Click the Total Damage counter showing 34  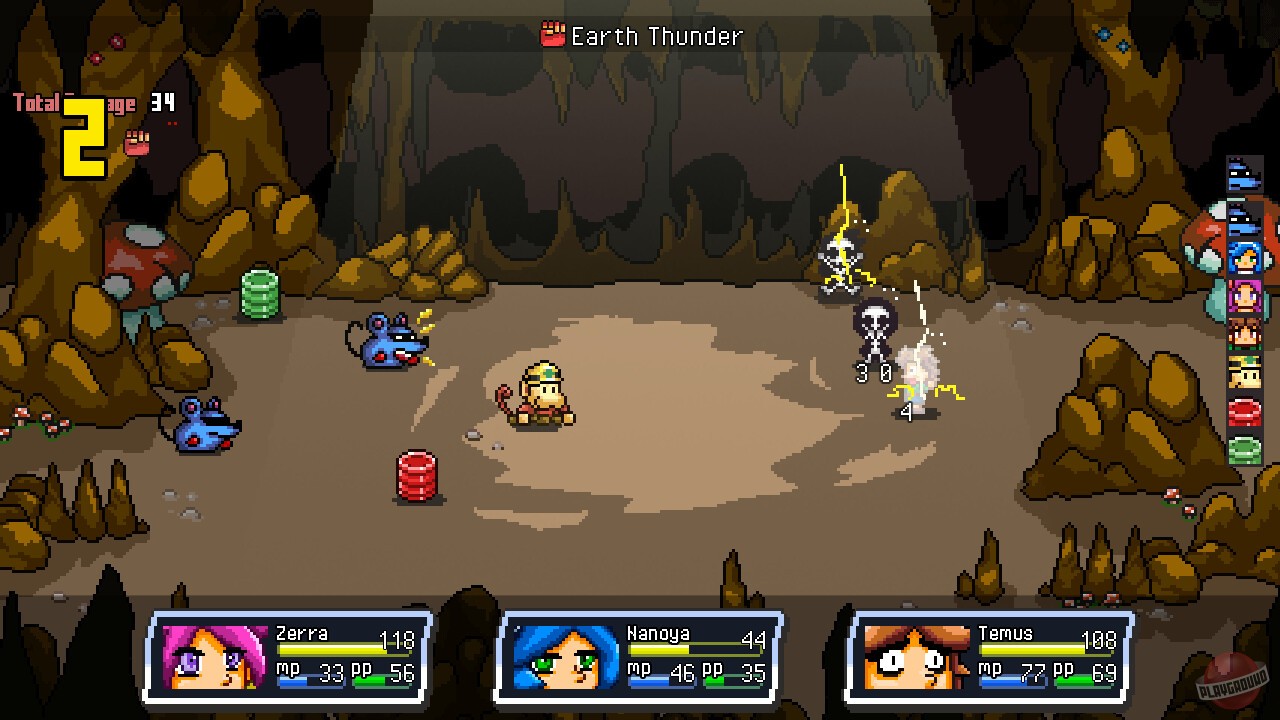coord(163,102)
